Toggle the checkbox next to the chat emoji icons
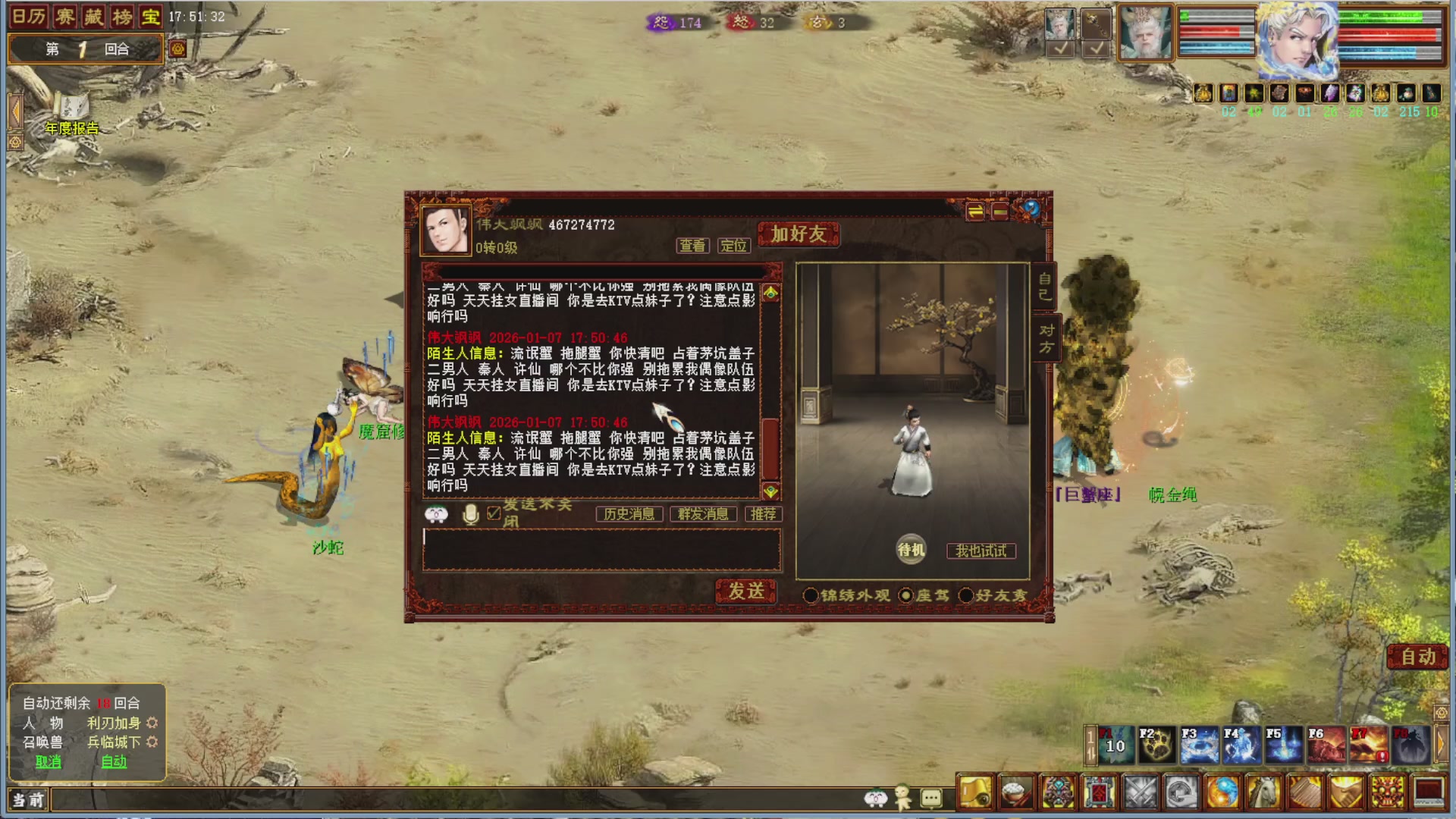Screen dimensions: 1456x819 494,513
